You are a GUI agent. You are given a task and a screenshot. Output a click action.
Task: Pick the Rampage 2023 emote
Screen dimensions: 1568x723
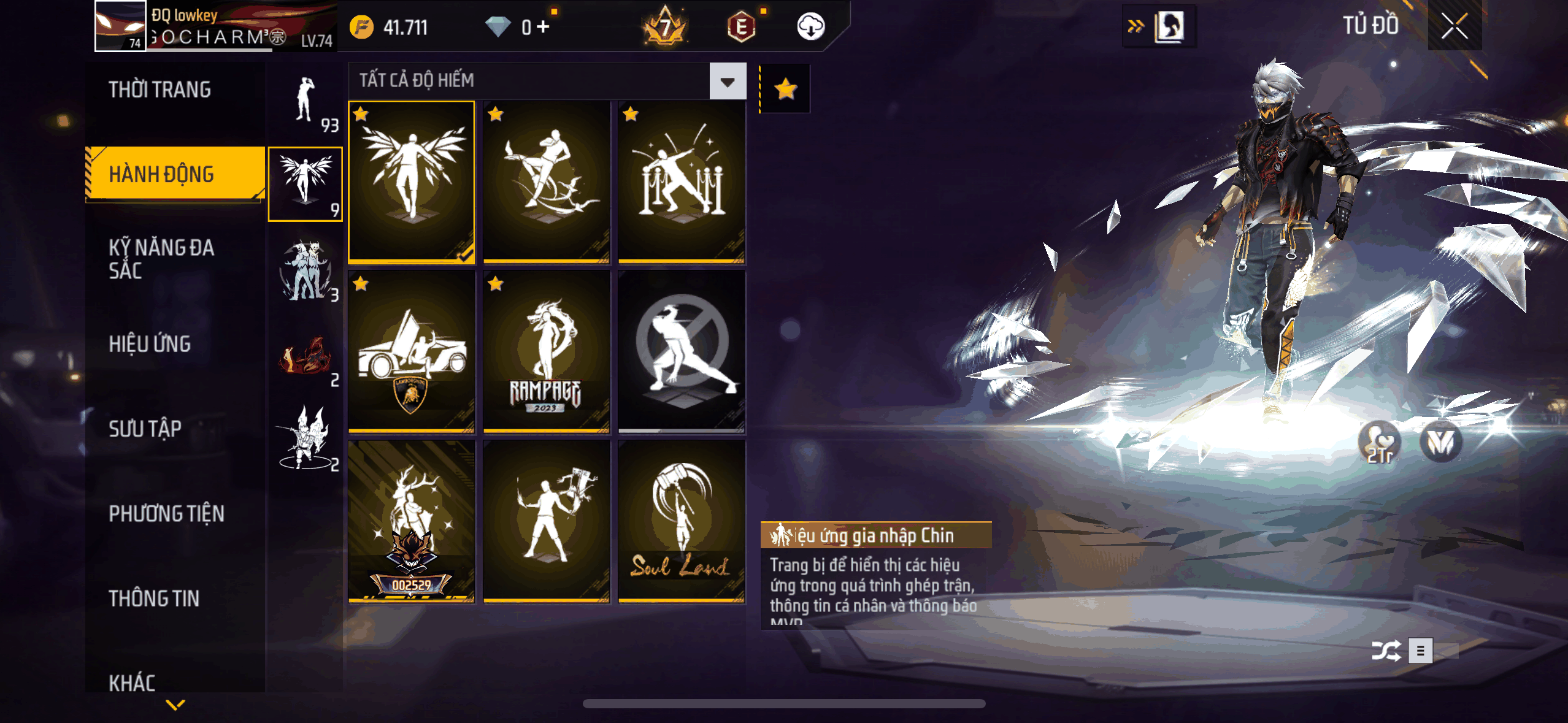(546, 351)
